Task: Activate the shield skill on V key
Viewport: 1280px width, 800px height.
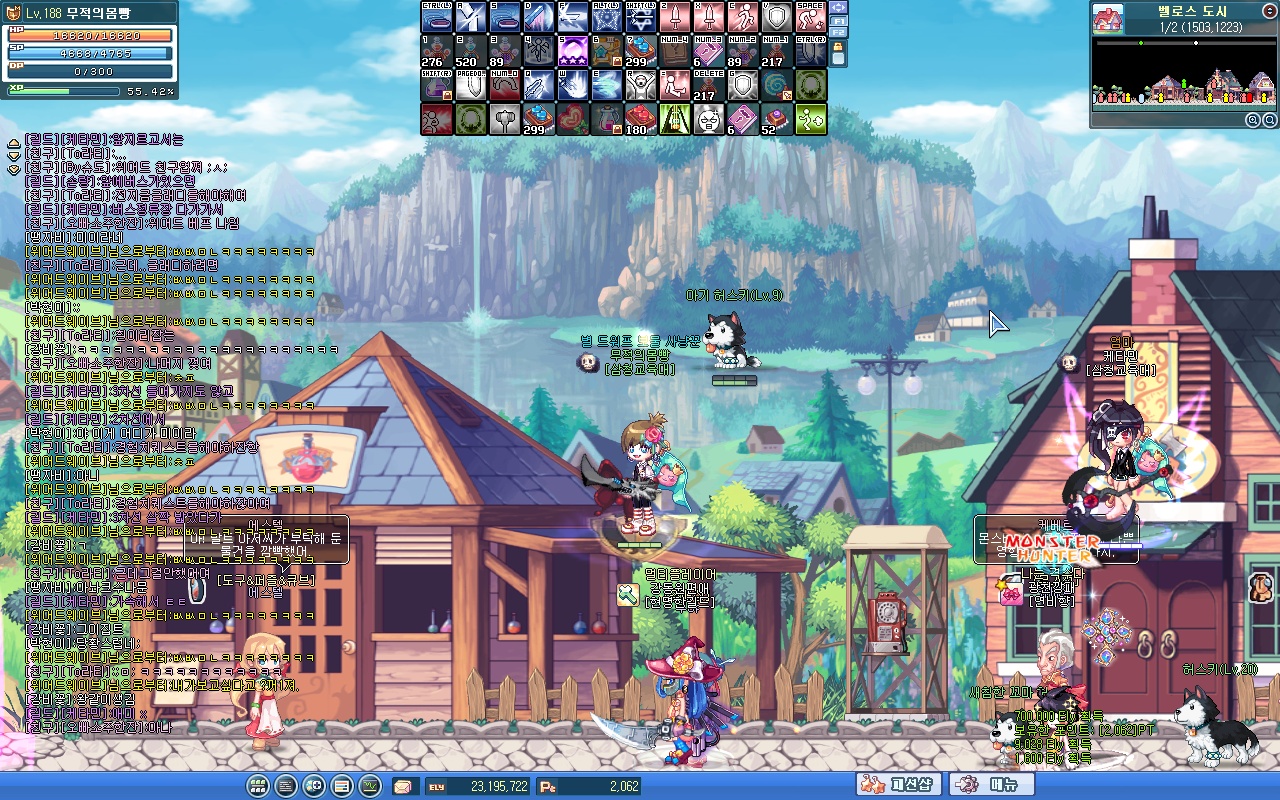Action: point(777,18)
